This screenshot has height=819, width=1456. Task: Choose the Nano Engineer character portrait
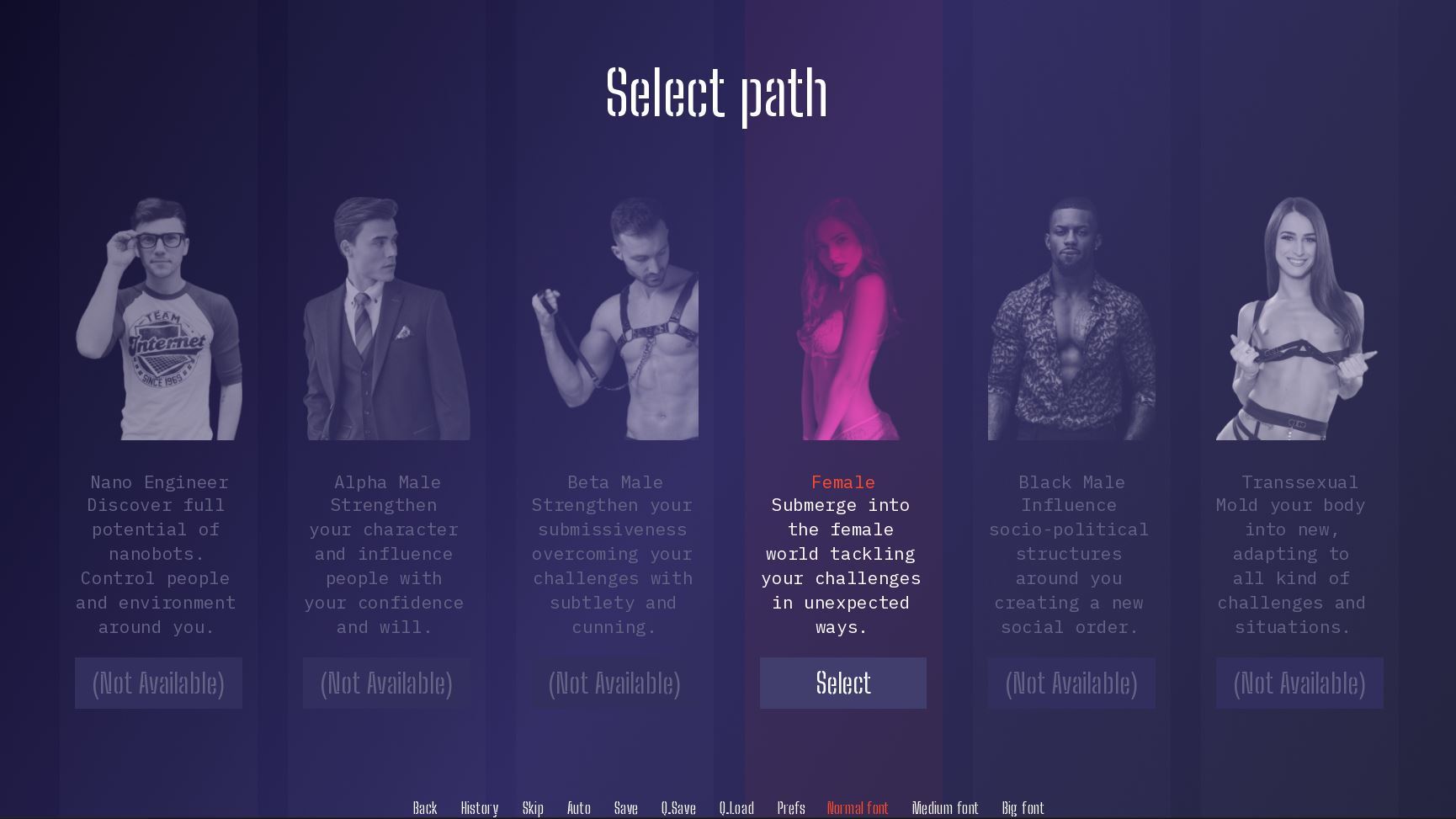(x=159, y=320)
